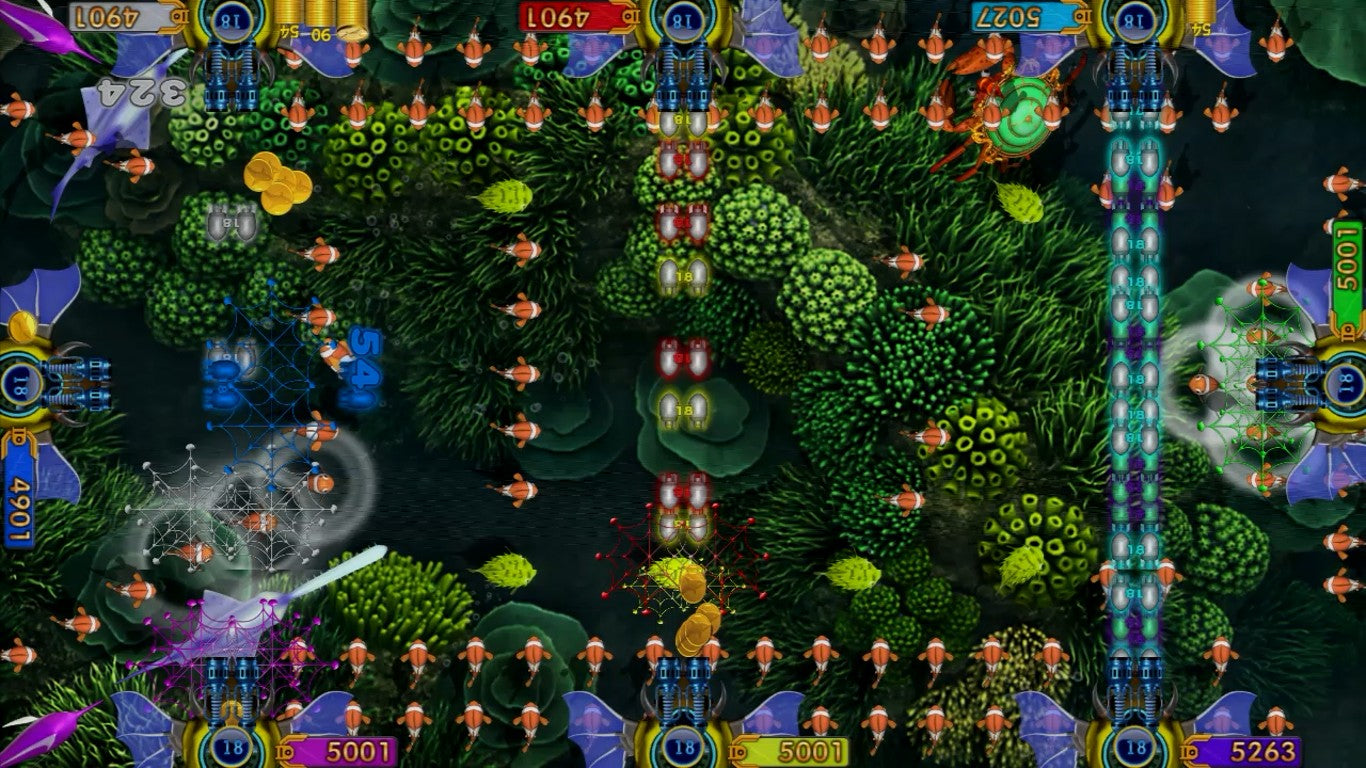Choose the bet dial beside the red 4901 panel
This screenshot has width=1366, height=768.
click(x=684, y=19)
